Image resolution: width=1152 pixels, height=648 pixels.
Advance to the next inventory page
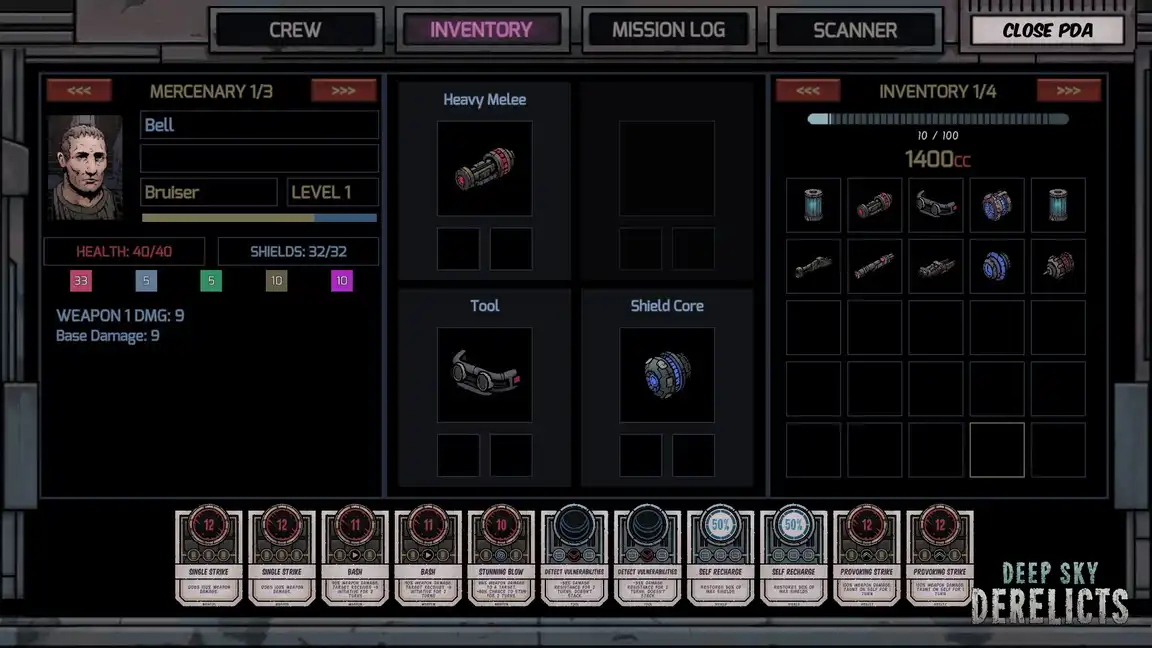[1068, 91]
